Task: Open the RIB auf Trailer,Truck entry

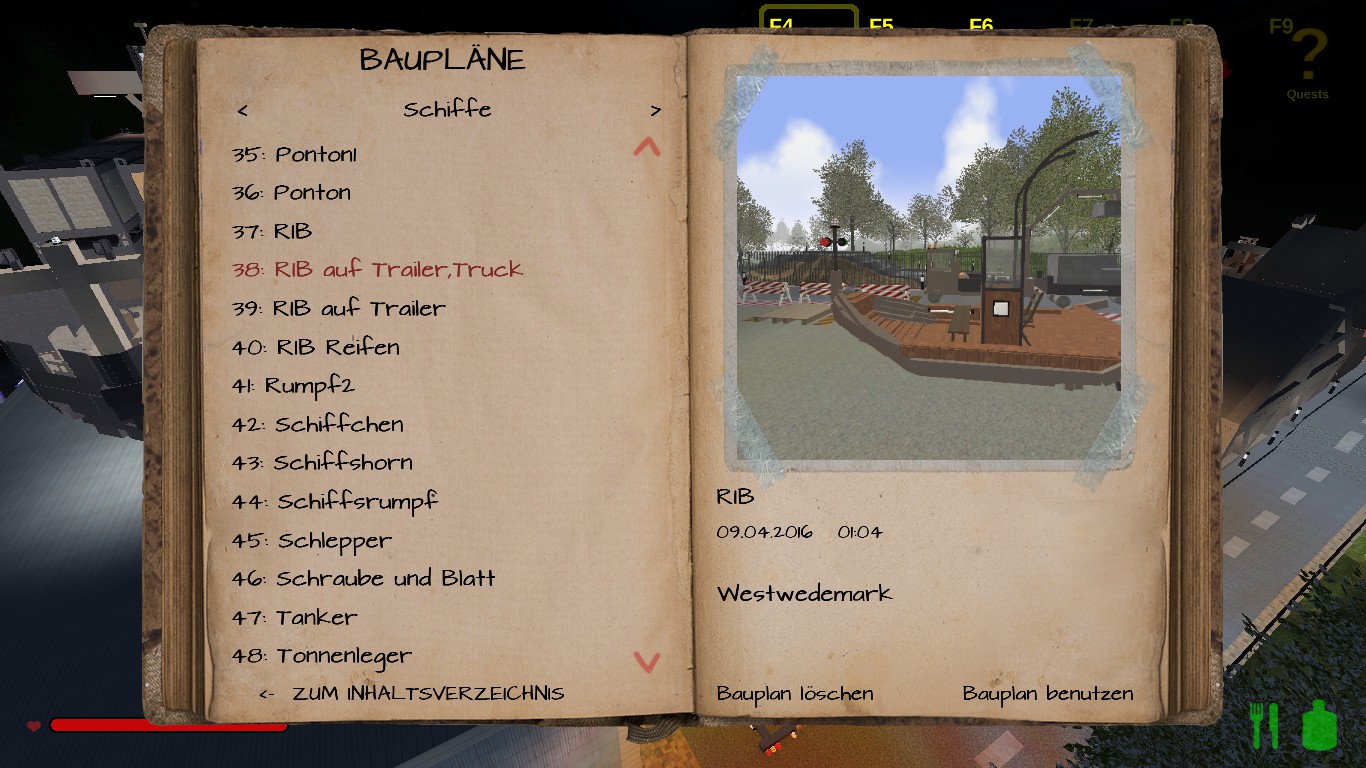Action: point(377,269)
